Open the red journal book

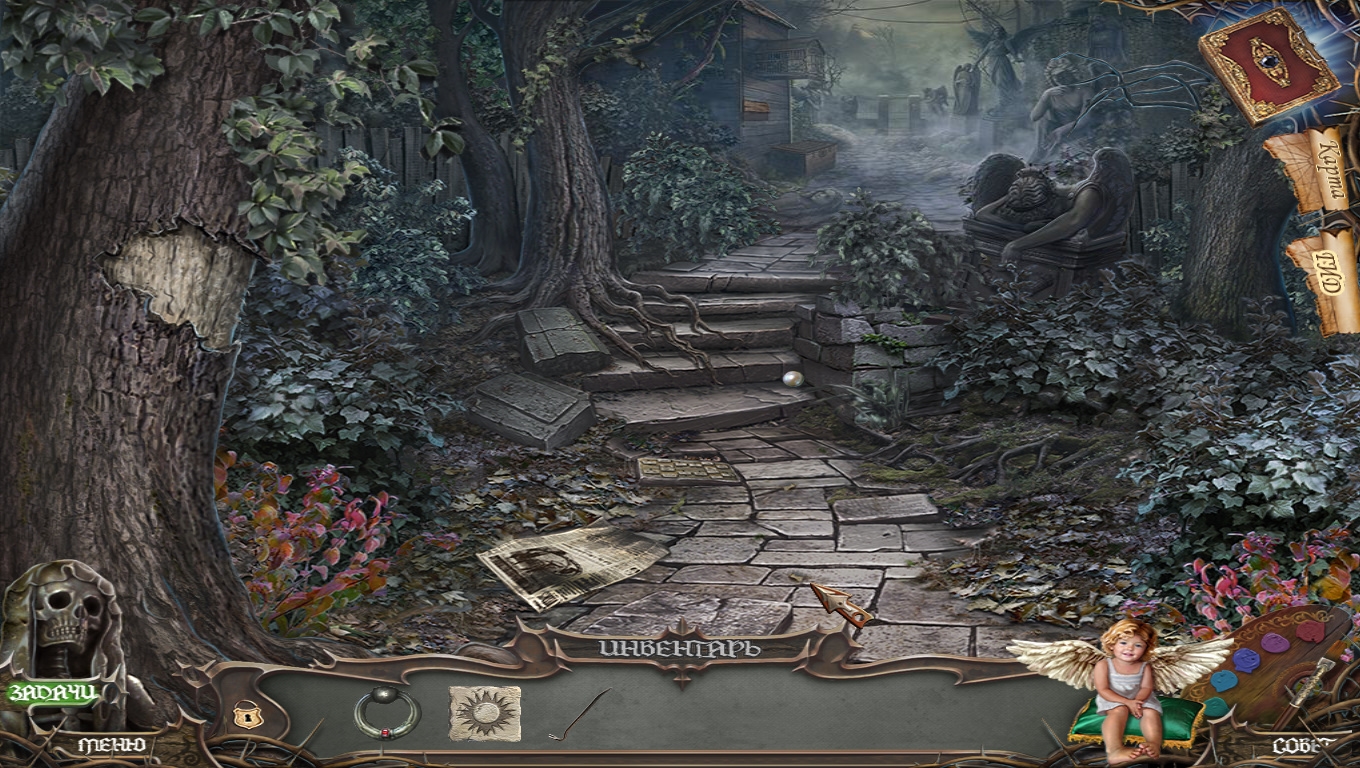(1268, 65)
